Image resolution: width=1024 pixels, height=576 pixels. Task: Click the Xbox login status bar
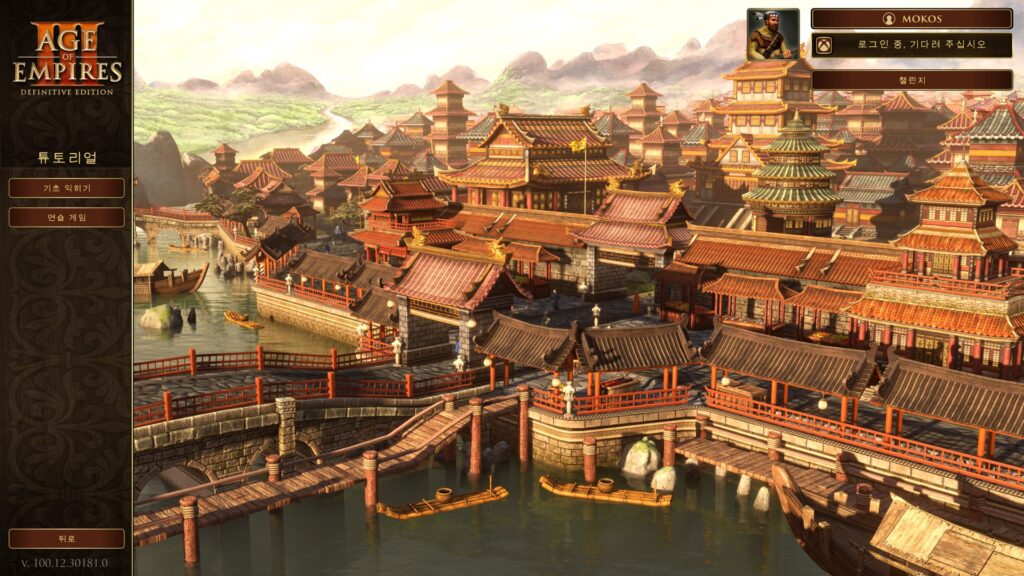(x=911, y=45)
